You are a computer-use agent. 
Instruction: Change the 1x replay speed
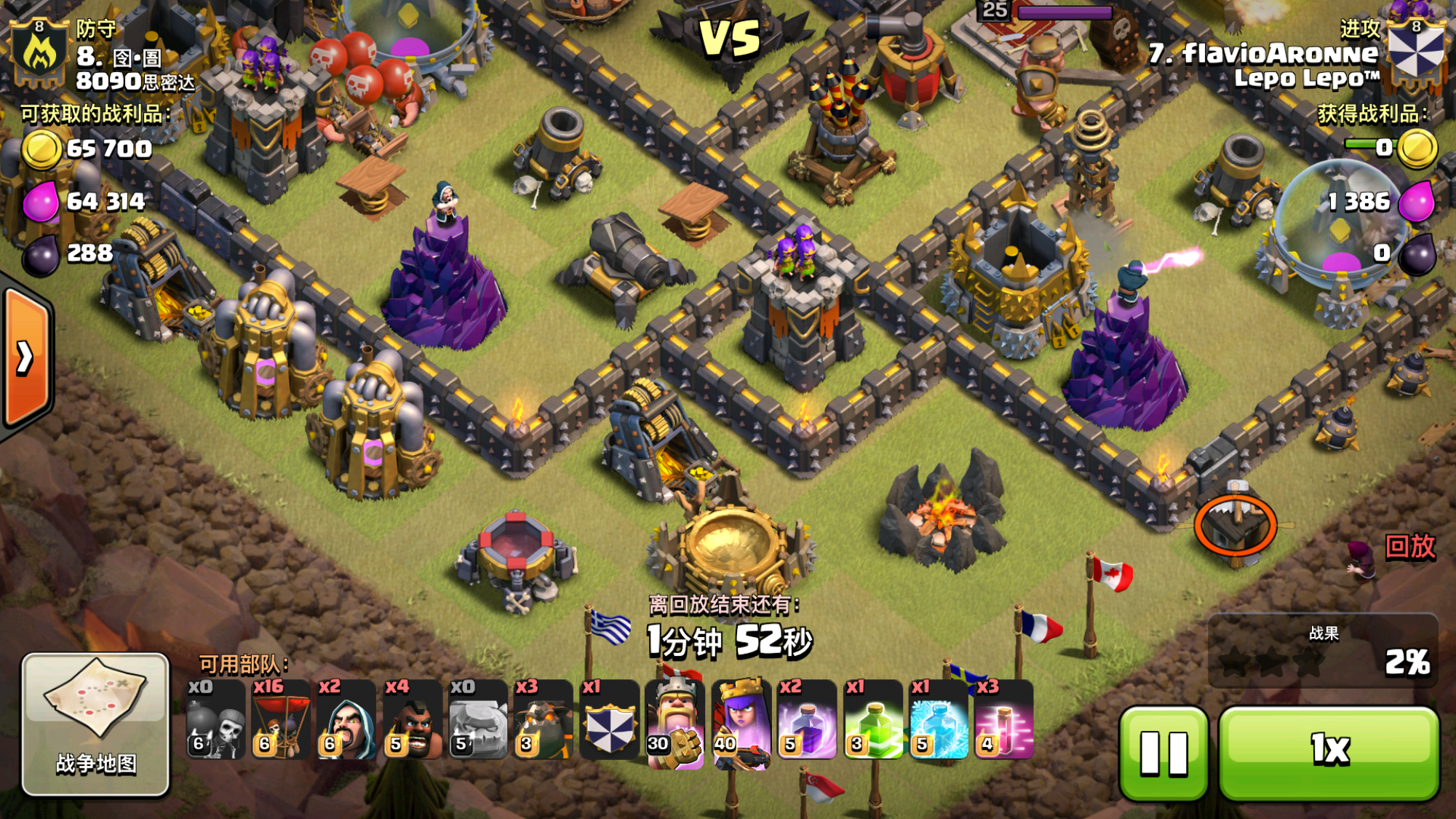click(x=1329, y=752)
